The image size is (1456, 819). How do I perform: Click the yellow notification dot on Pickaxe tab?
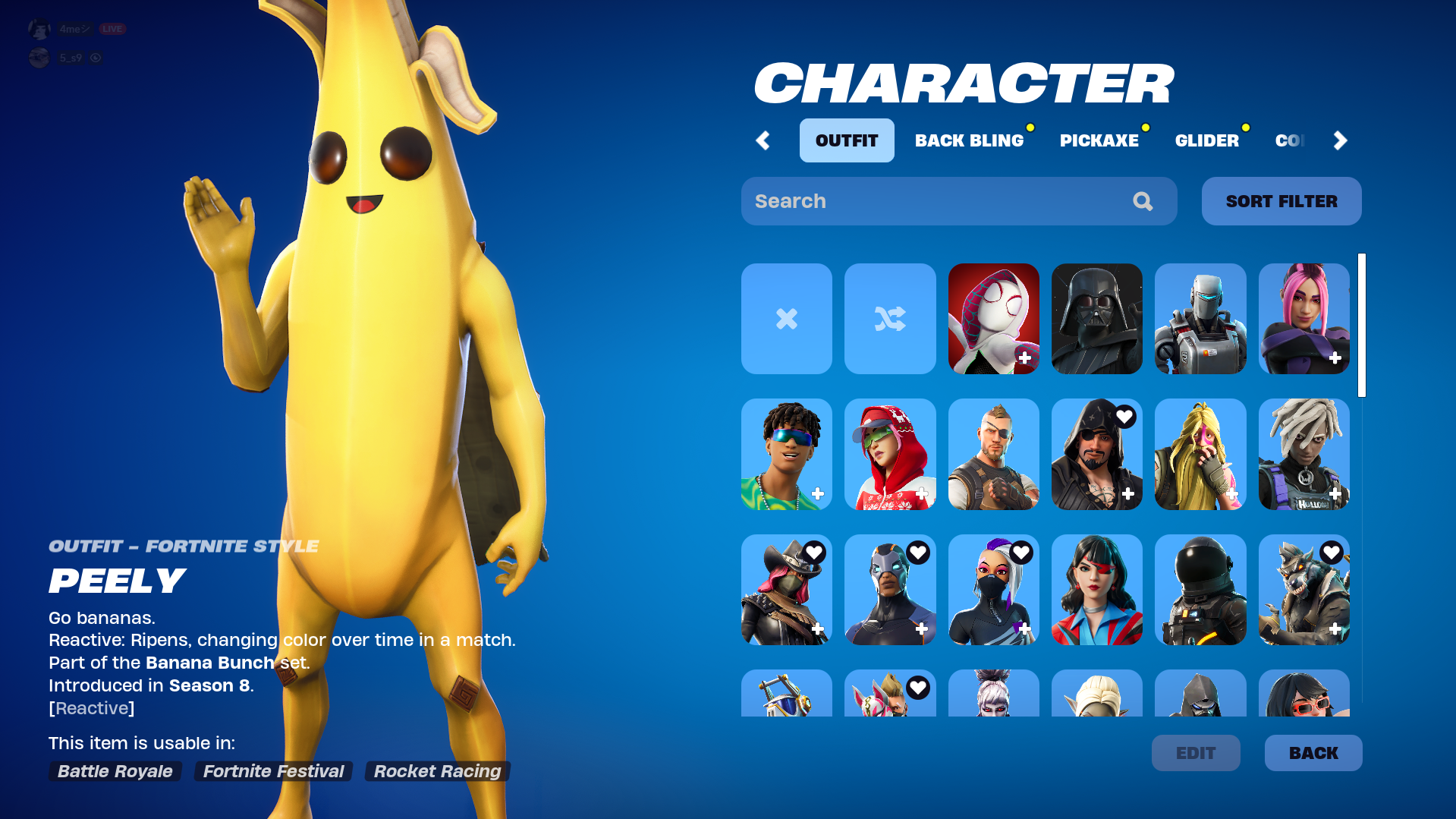(x=1146, y=128)
